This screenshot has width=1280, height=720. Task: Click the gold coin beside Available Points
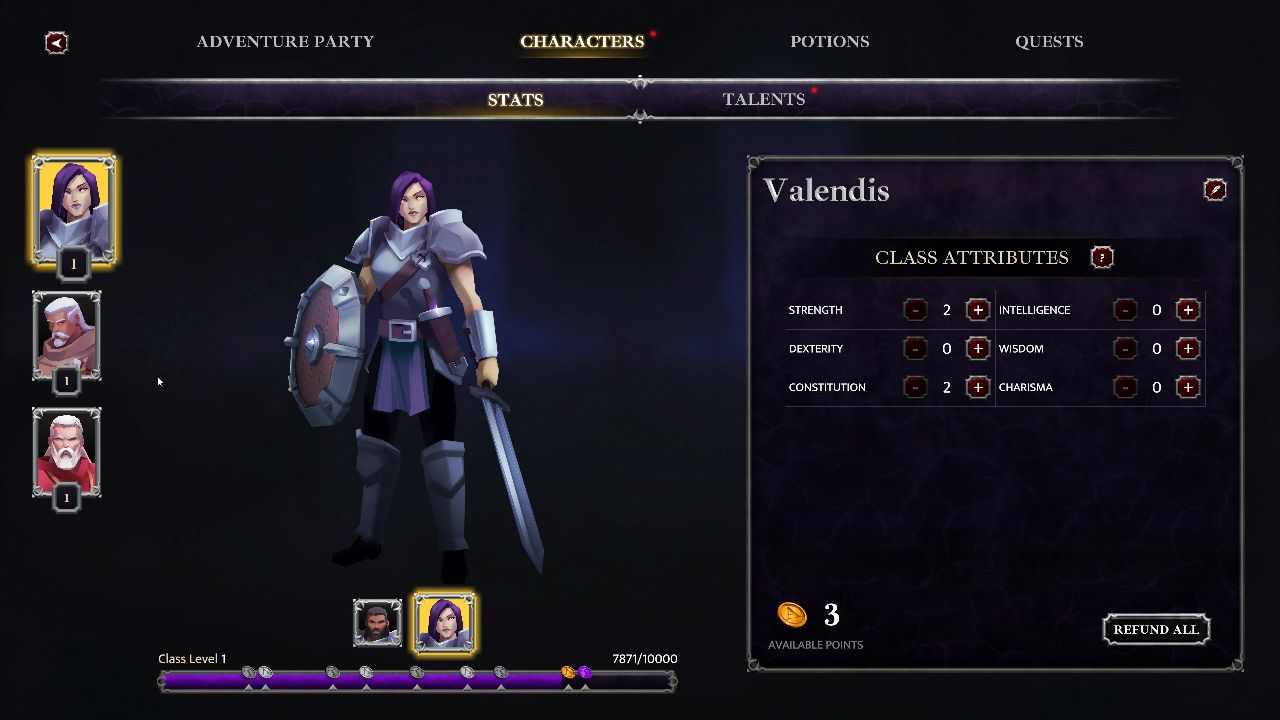click(793, 616)
